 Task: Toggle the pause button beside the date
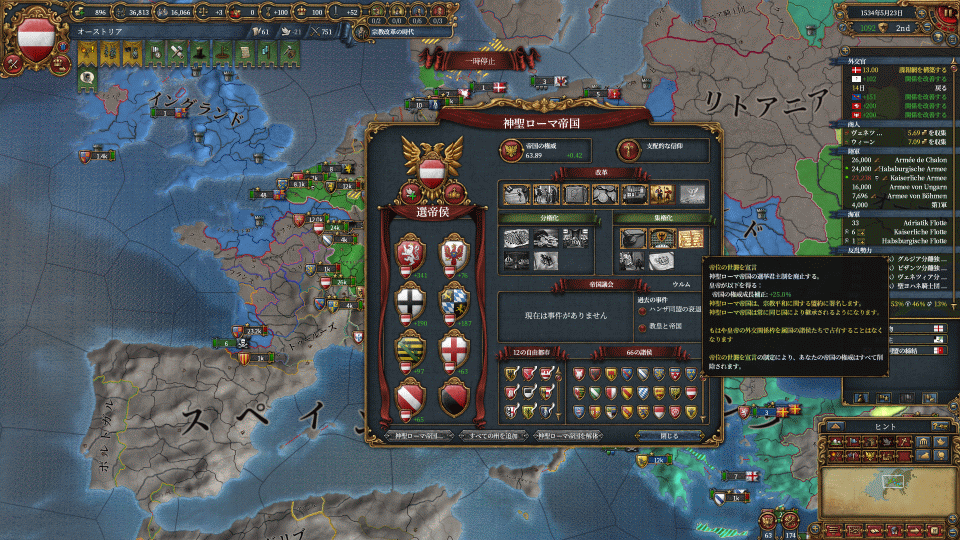(946, 12)
